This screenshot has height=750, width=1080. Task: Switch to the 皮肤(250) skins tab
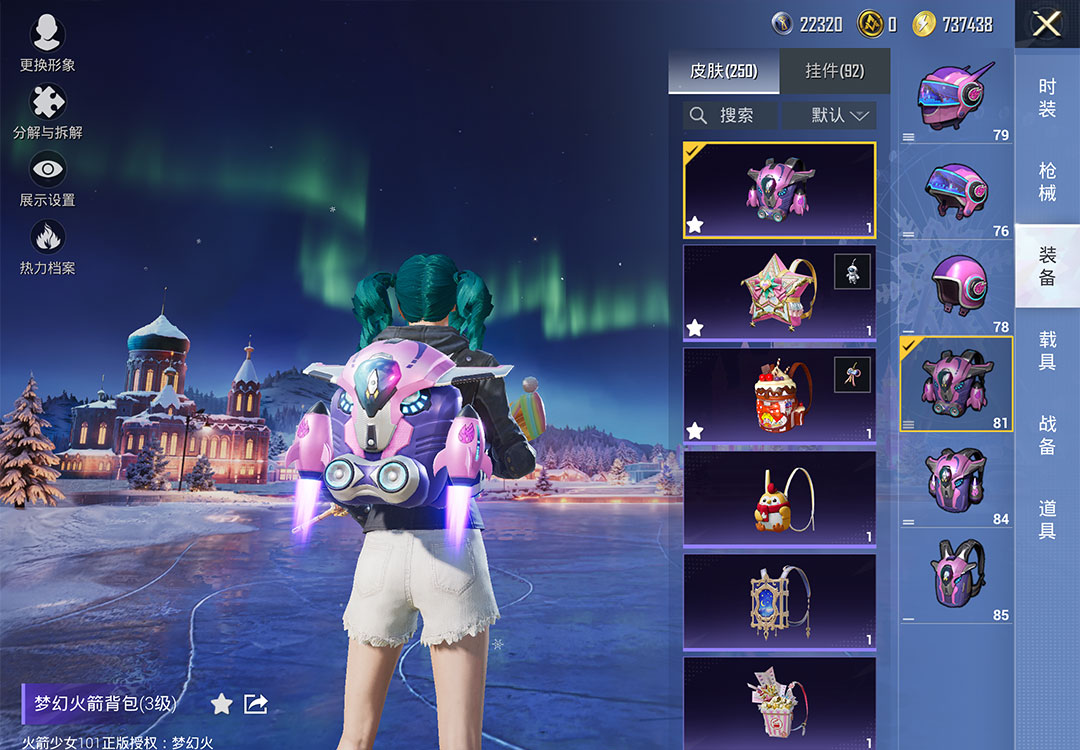[x=723, y=71]
